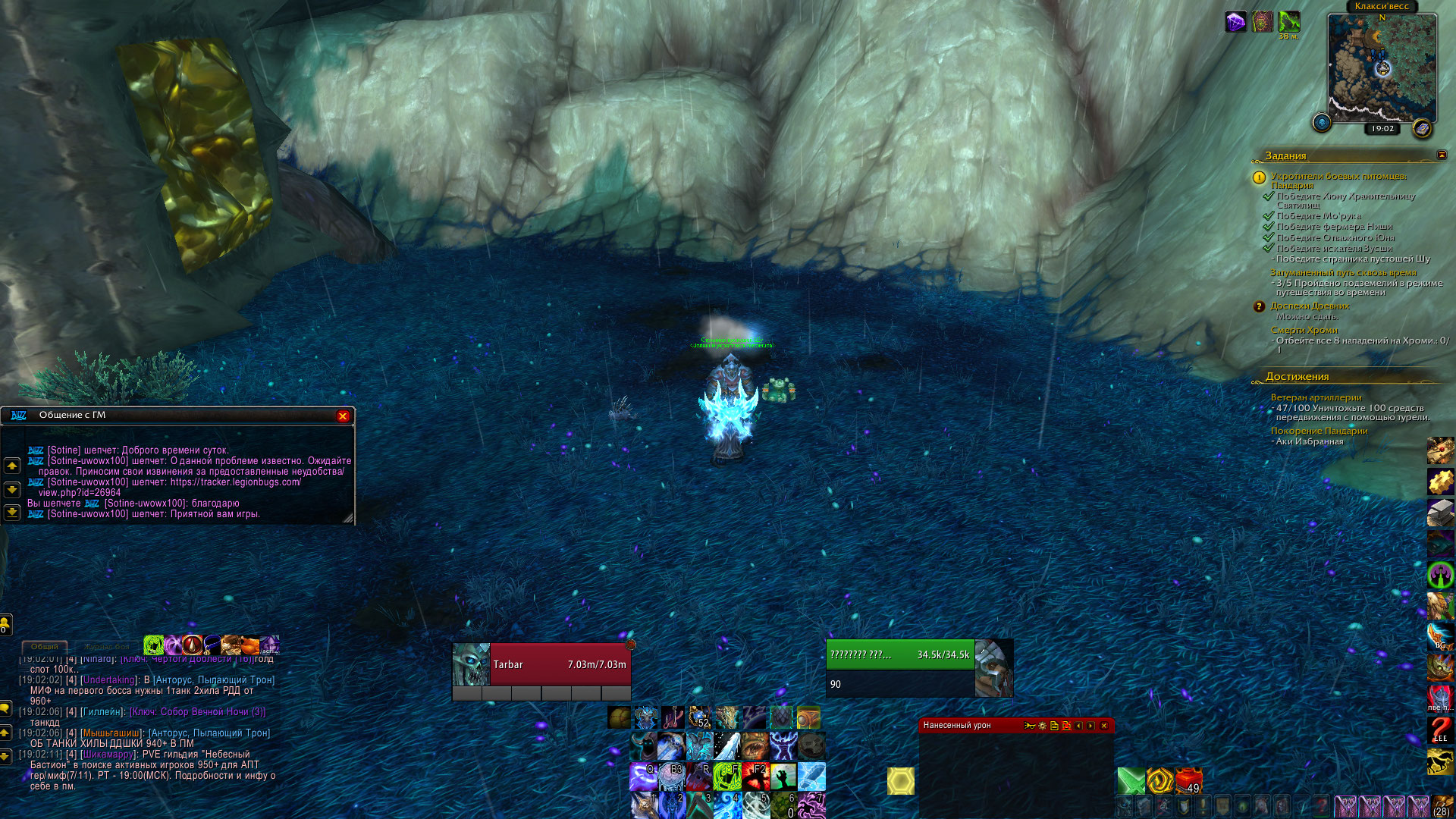The height and width of the screenshot is (819, 1456).
Task: Open the clock showing 19:02
Action: point(1382,129)
